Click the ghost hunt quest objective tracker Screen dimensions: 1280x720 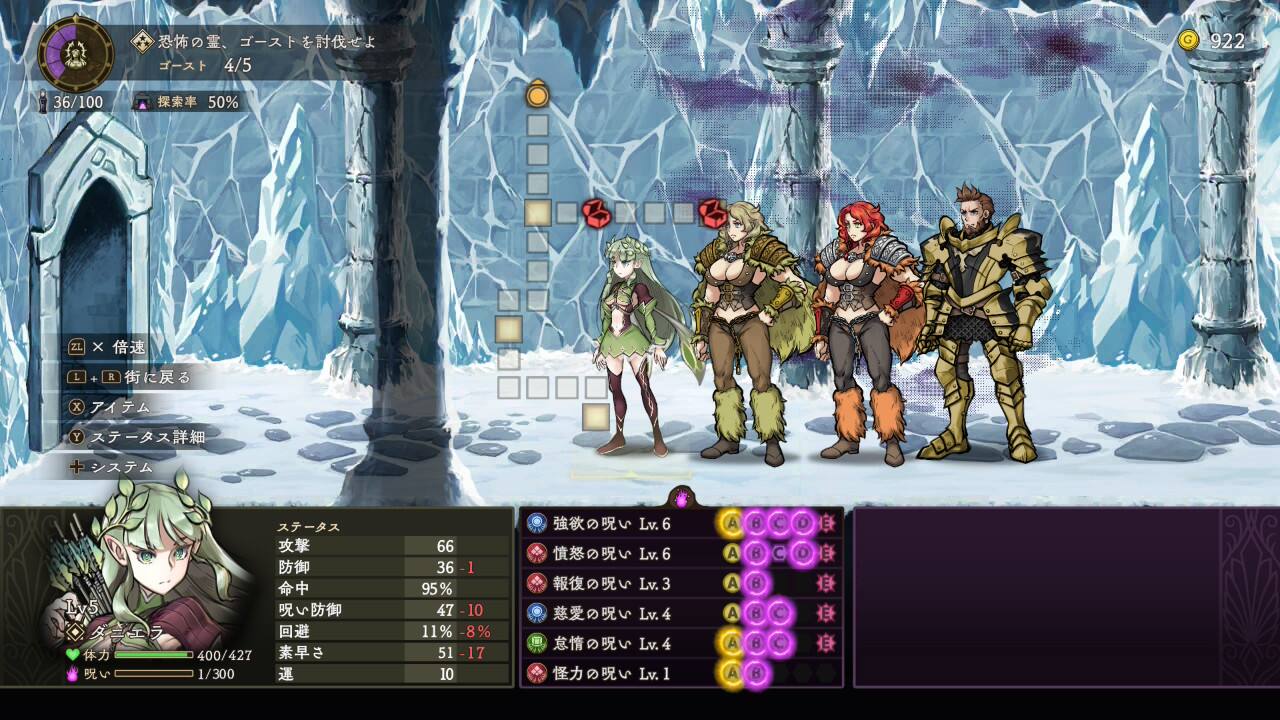pos(255,54)
